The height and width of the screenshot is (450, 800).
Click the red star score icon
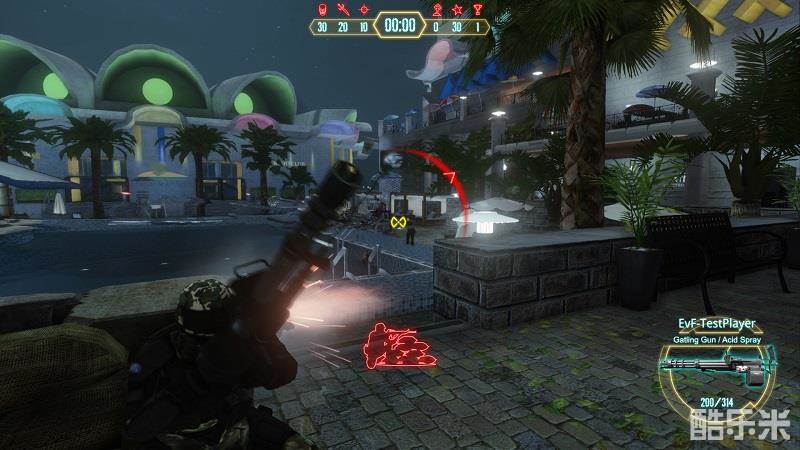457,10
